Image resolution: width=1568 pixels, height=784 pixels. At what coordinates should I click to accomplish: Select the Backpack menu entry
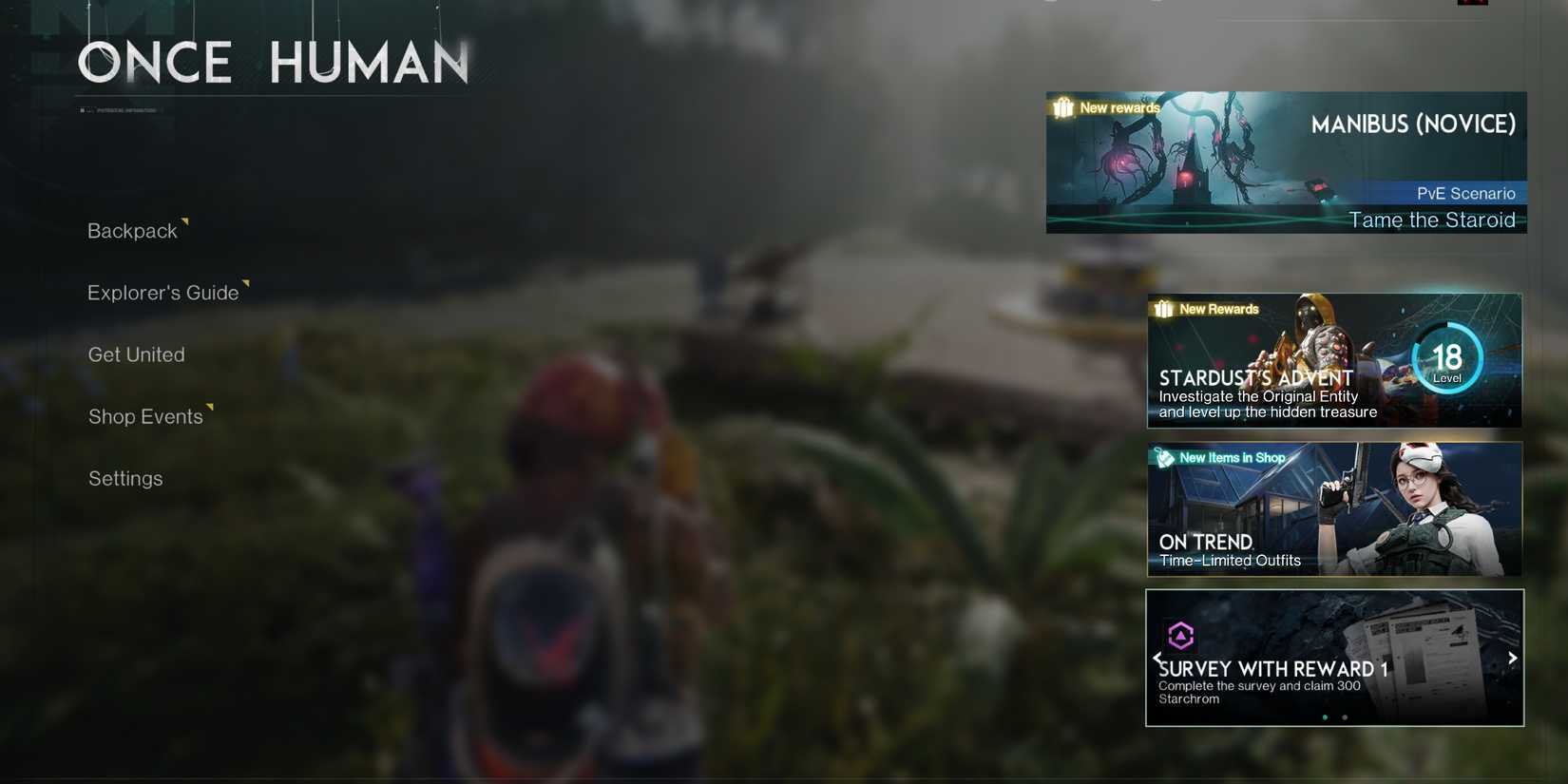click(x=132, y=230)
